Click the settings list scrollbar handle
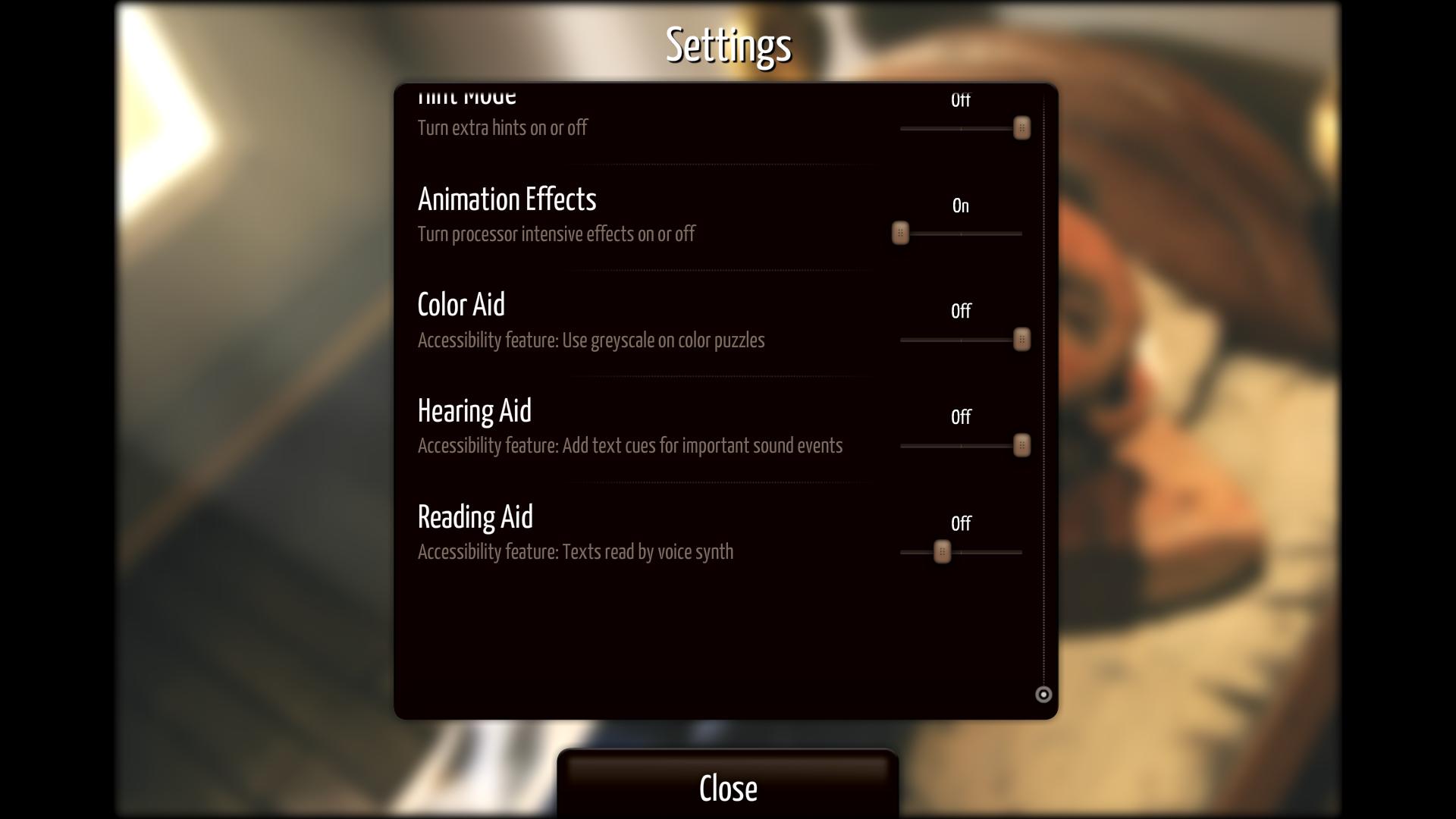 1043,694
